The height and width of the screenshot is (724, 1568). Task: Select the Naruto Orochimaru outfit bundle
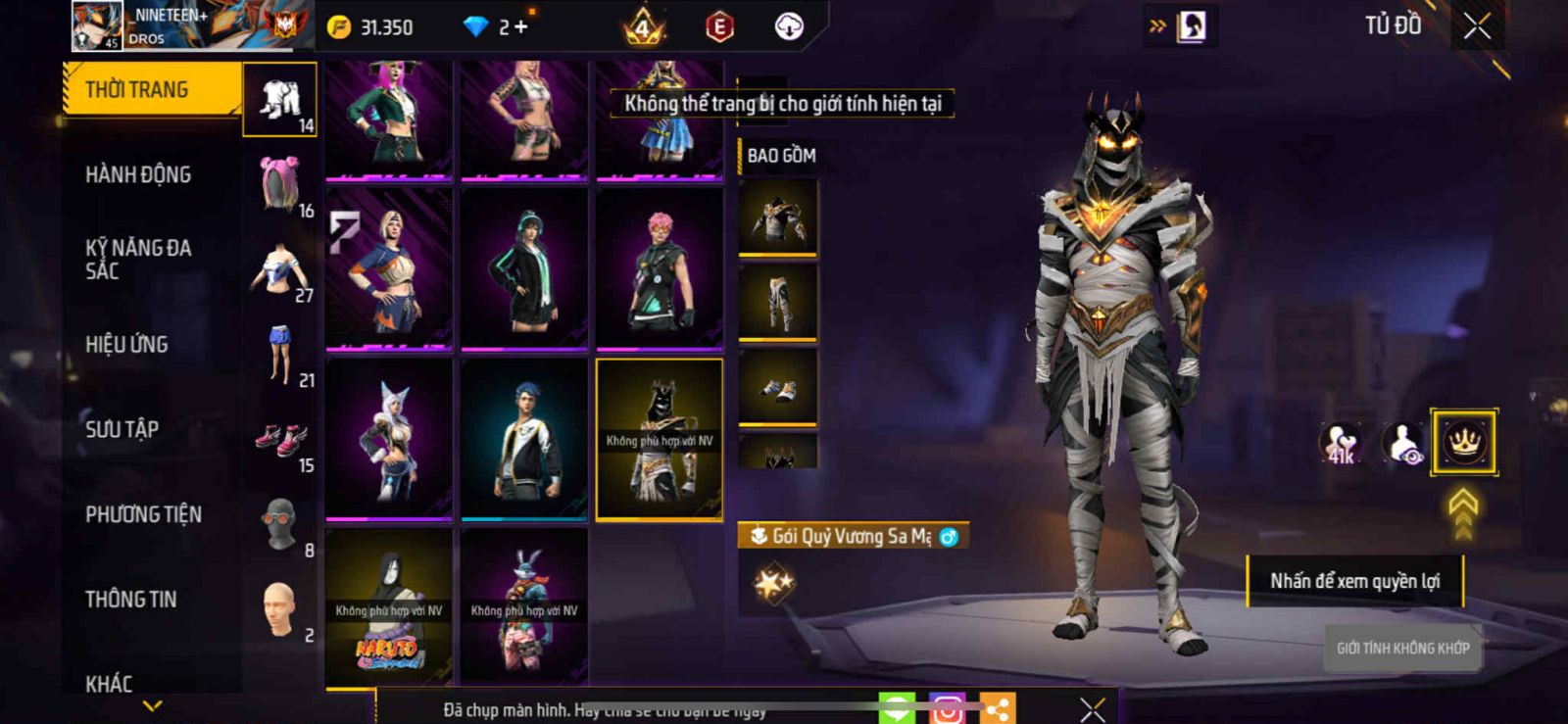coord(389,606)
